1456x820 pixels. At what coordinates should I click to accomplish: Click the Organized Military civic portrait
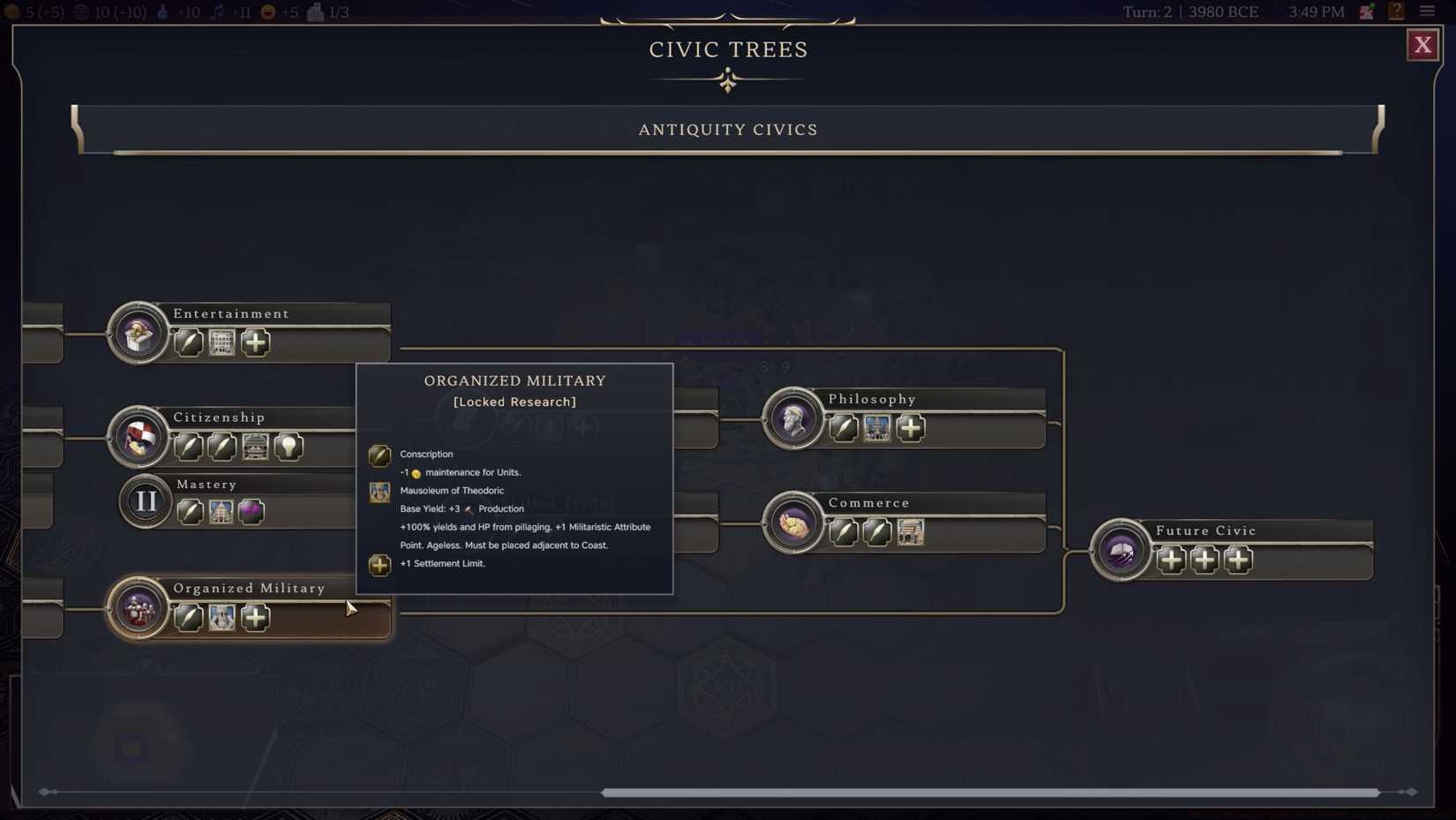click(138, 609)
